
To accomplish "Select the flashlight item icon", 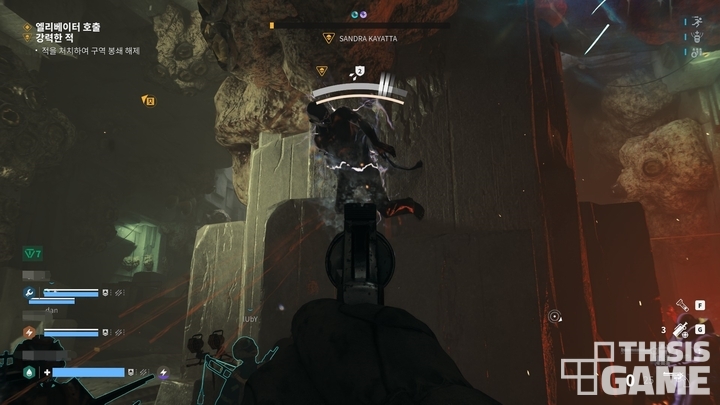I will (x=679, y=305).
